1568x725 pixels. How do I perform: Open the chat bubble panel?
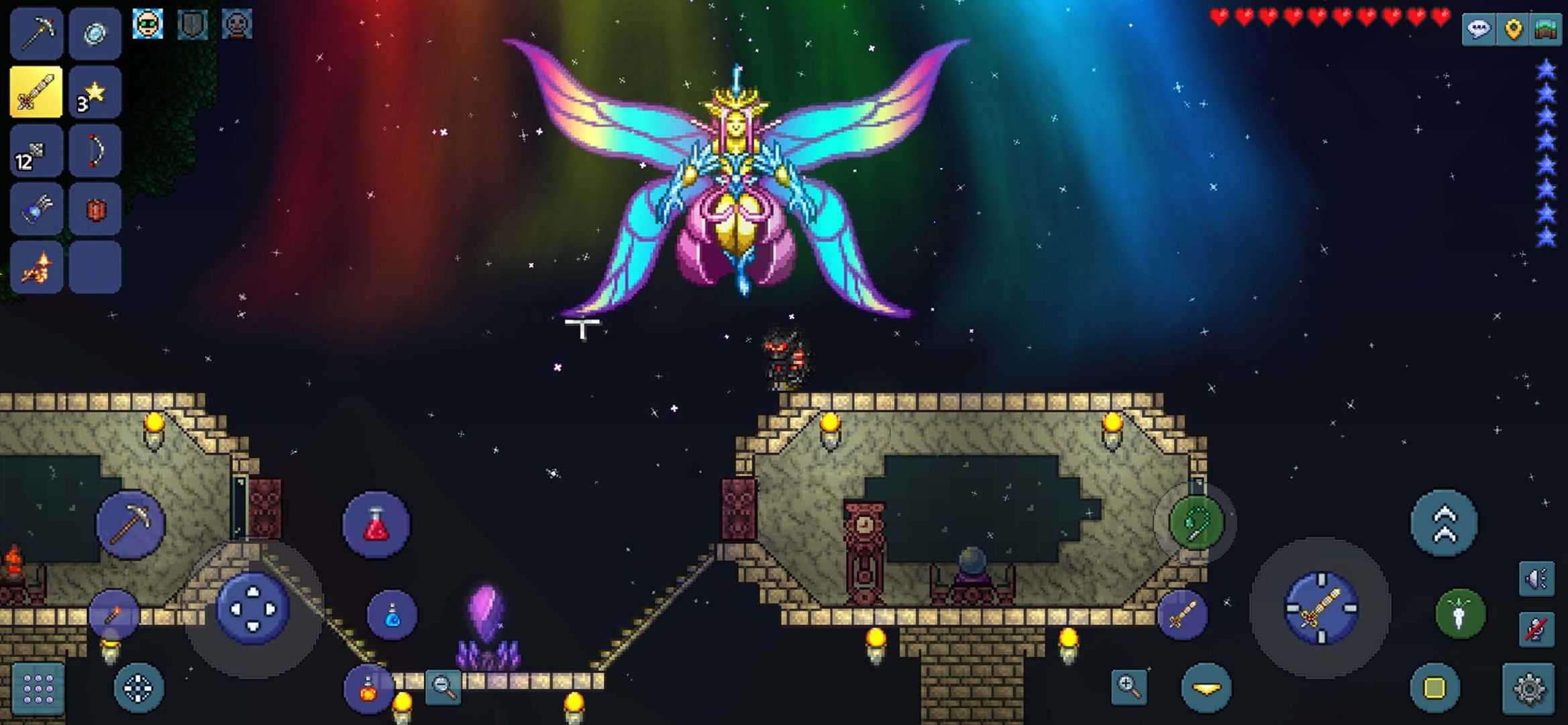click(1479, 28)
